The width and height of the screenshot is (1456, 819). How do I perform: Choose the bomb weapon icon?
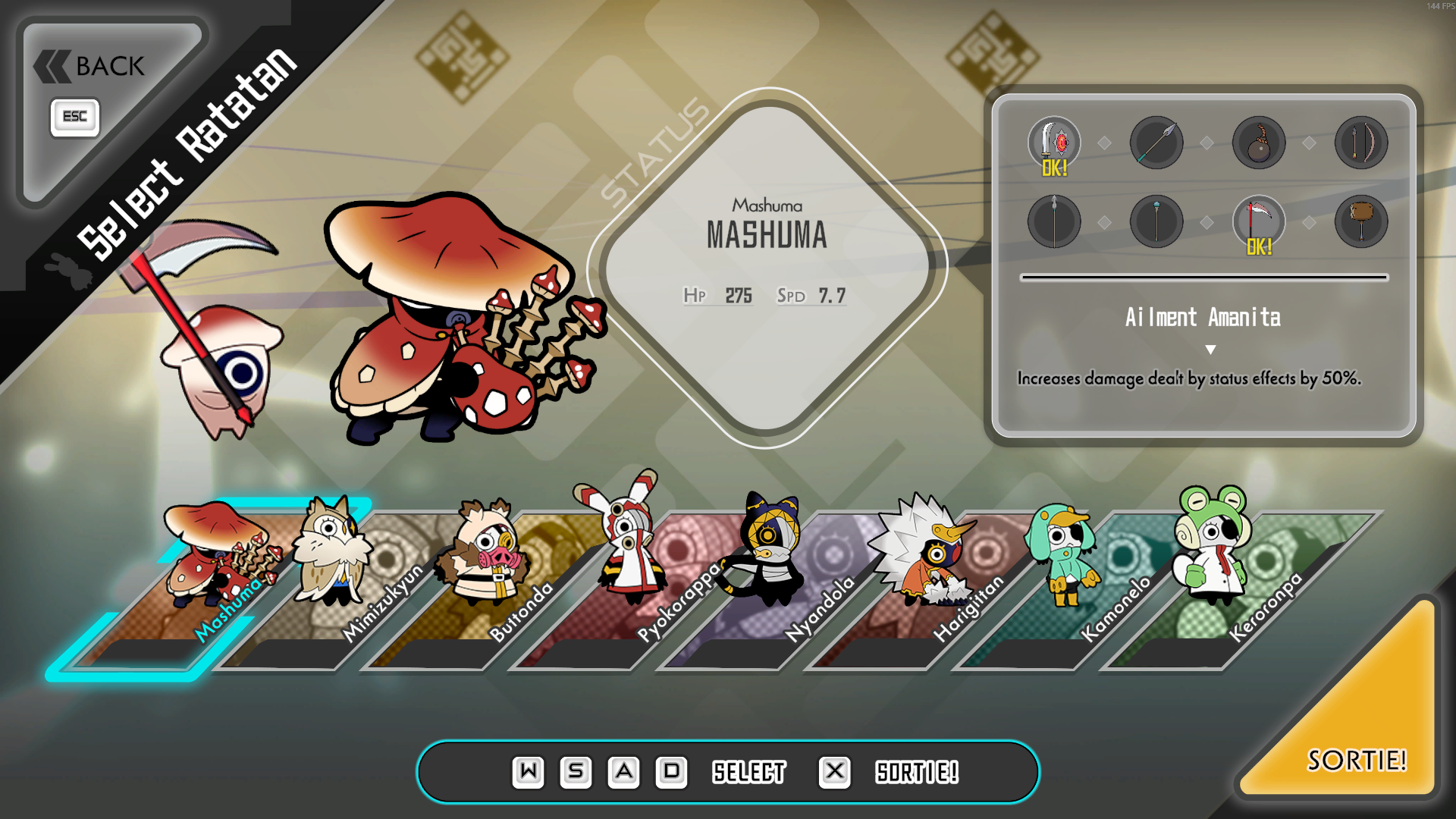[x=1259, y=143]
